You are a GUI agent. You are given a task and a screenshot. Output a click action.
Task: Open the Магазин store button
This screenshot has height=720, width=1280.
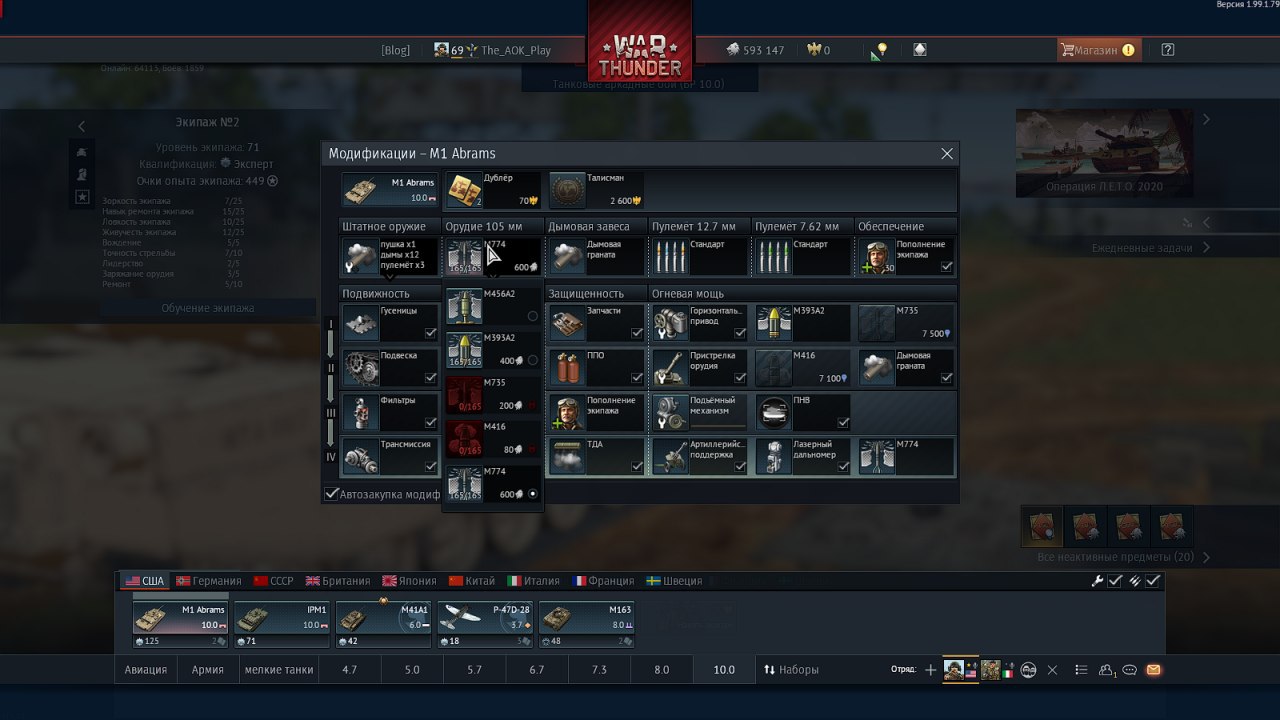[1097, 50]
